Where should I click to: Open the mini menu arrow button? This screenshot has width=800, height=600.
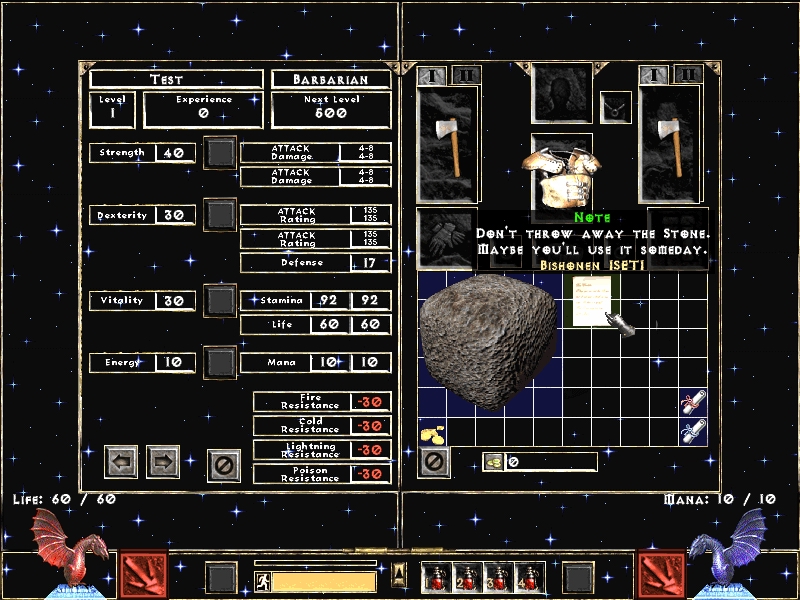point(400,573)
